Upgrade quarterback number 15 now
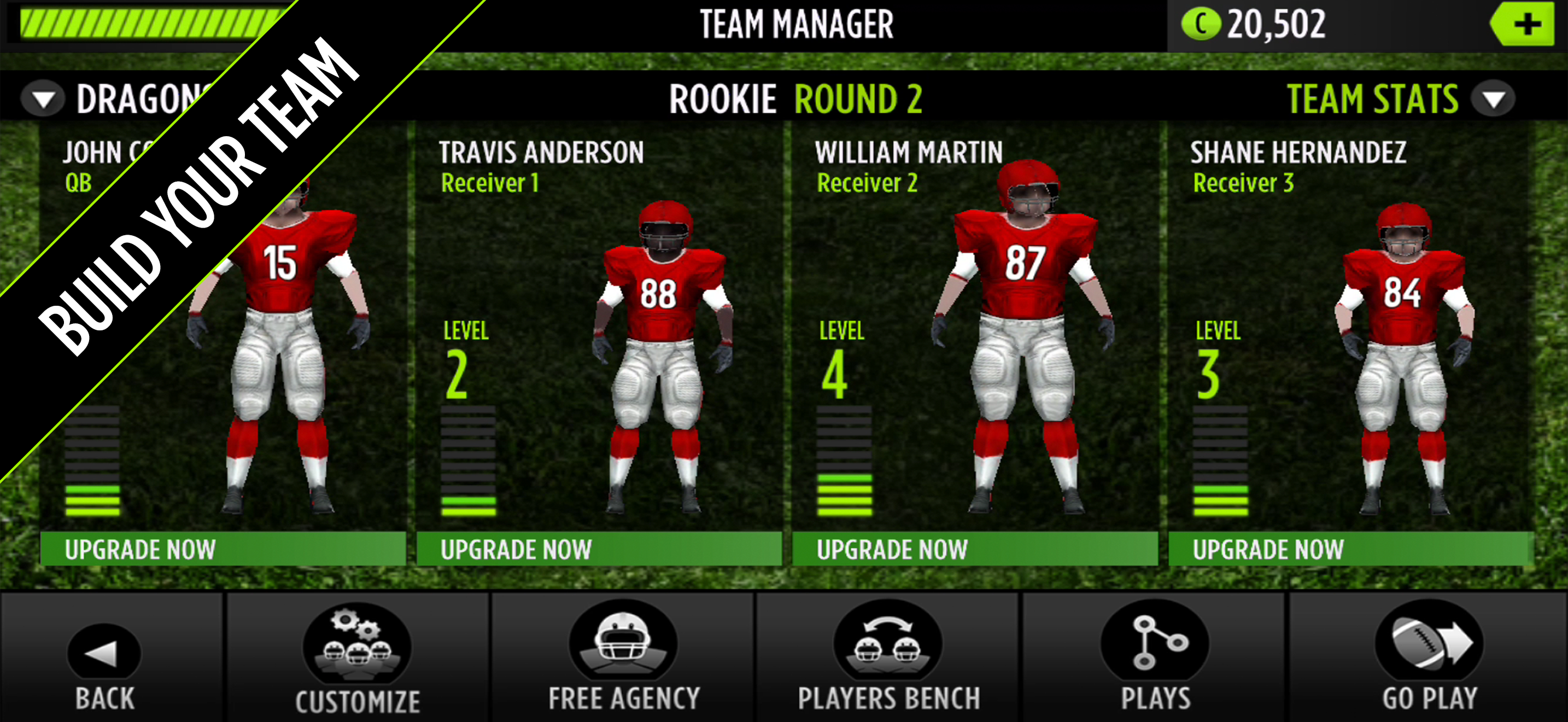 (x=223, y=549)
